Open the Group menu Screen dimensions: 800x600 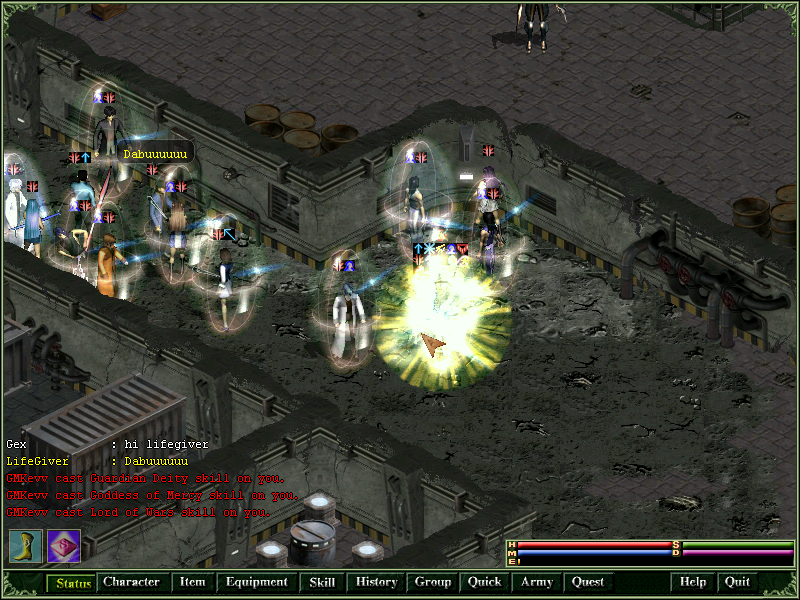pos(433,582)
